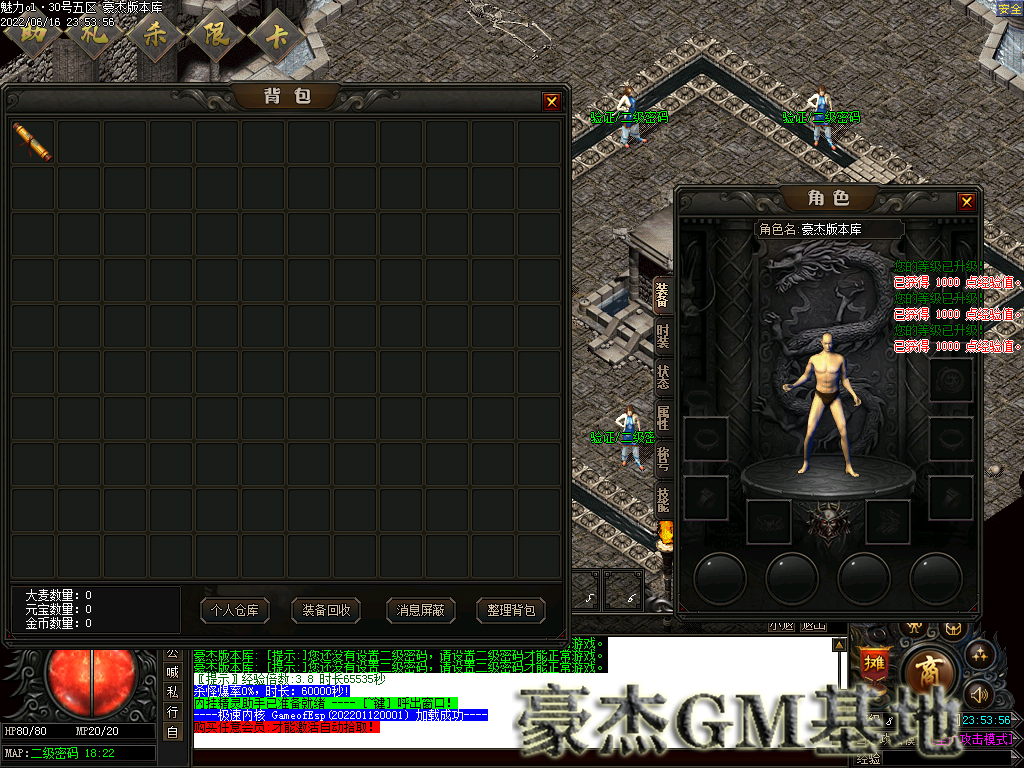Screen dimensions: 1024x768
Task: Open the 卡 card diamond button
Action: tap(277, 34)
